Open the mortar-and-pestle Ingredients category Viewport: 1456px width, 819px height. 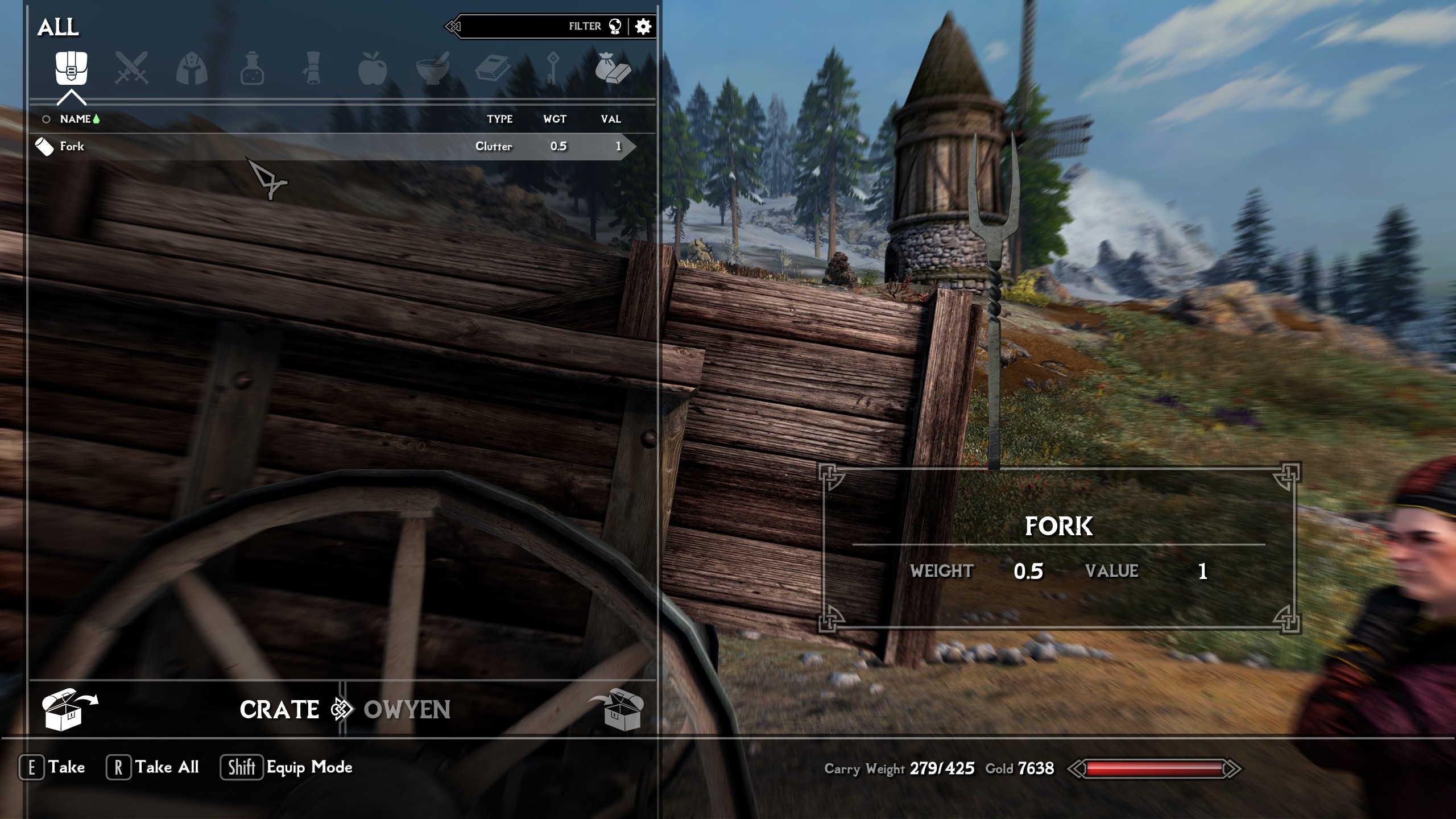[x=432, y=68]
